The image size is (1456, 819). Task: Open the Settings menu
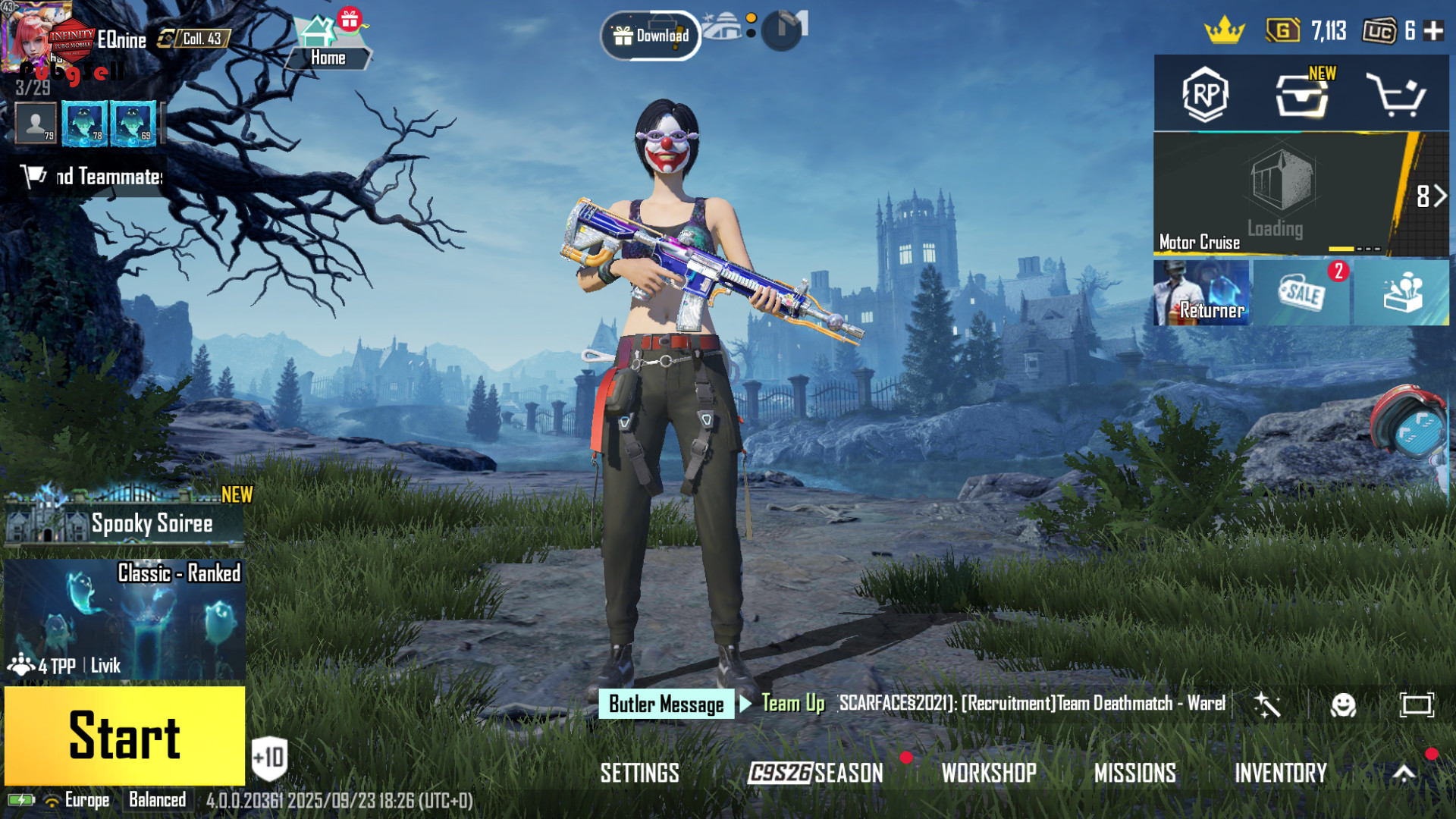(639, 773)
